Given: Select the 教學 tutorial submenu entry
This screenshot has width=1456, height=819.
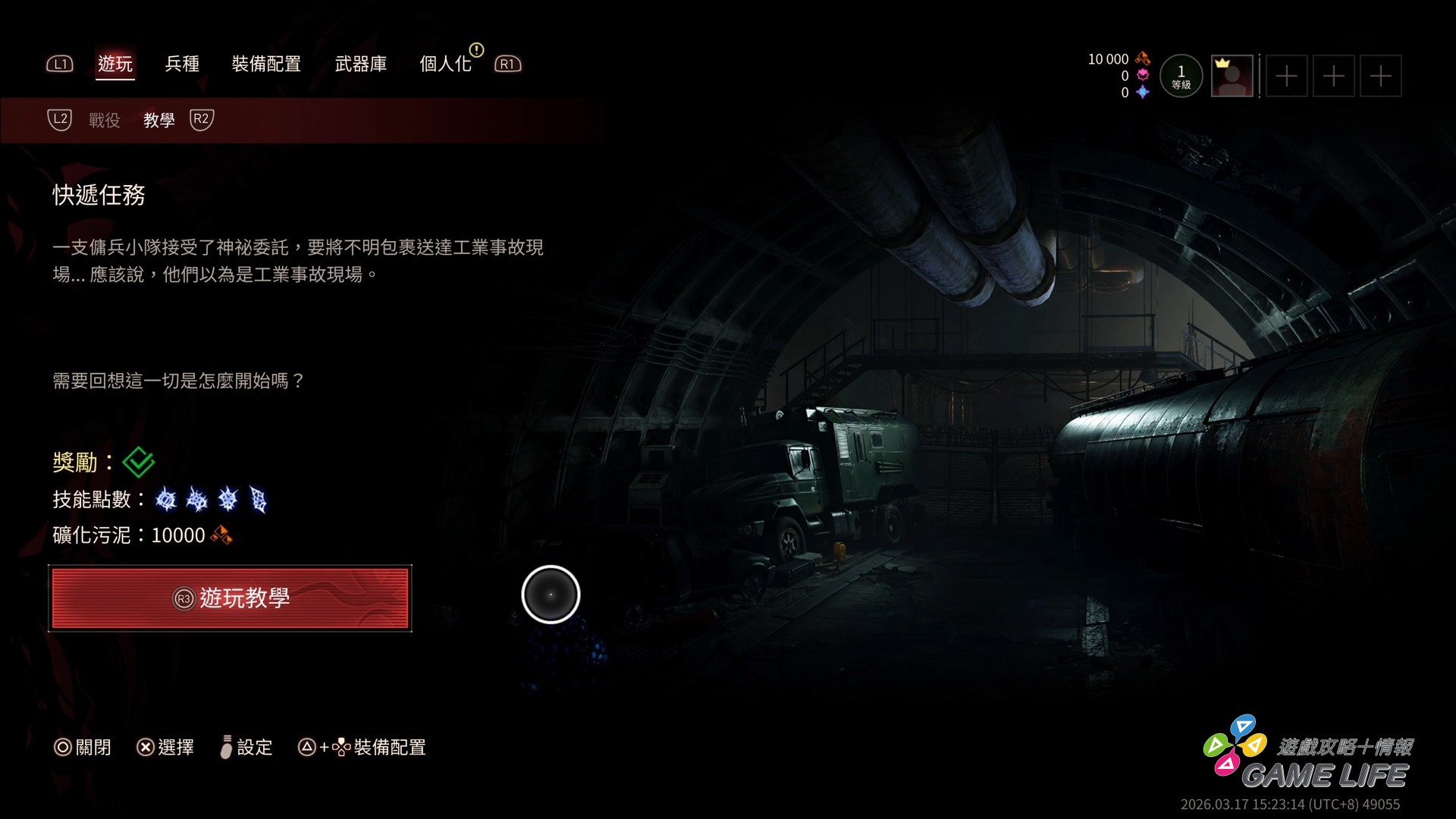Looking at the screenshot, I should 158,120.
